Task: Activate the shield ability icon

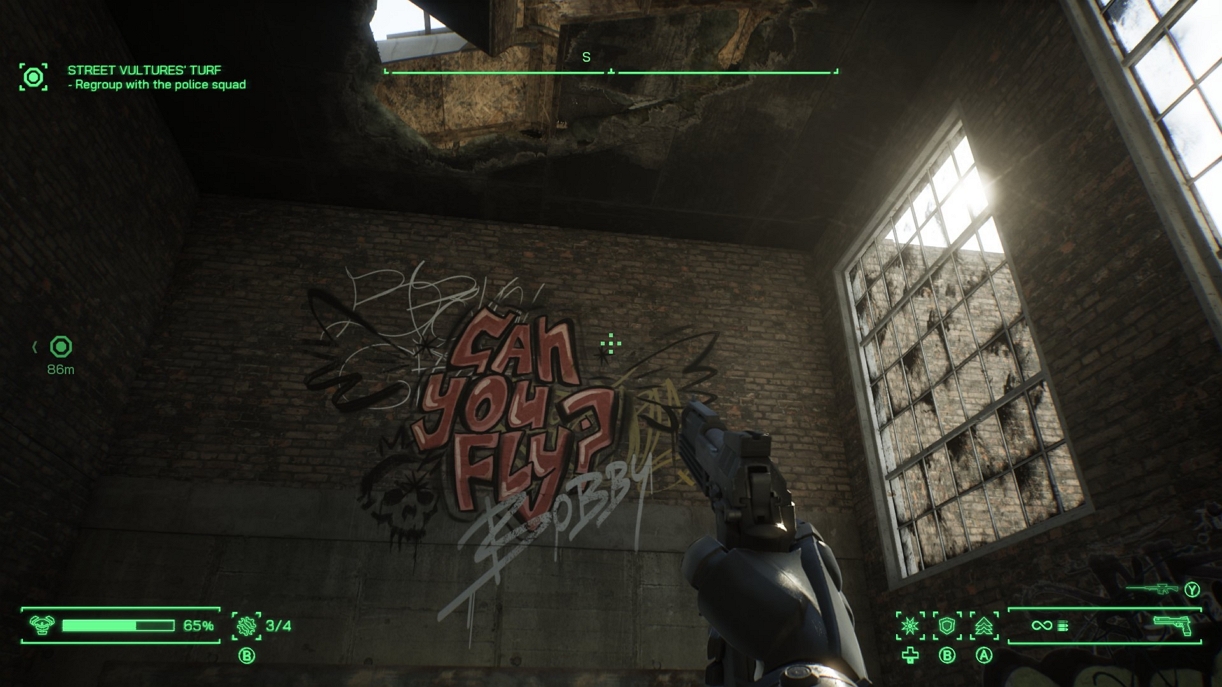Action: [x=947, y=626]
